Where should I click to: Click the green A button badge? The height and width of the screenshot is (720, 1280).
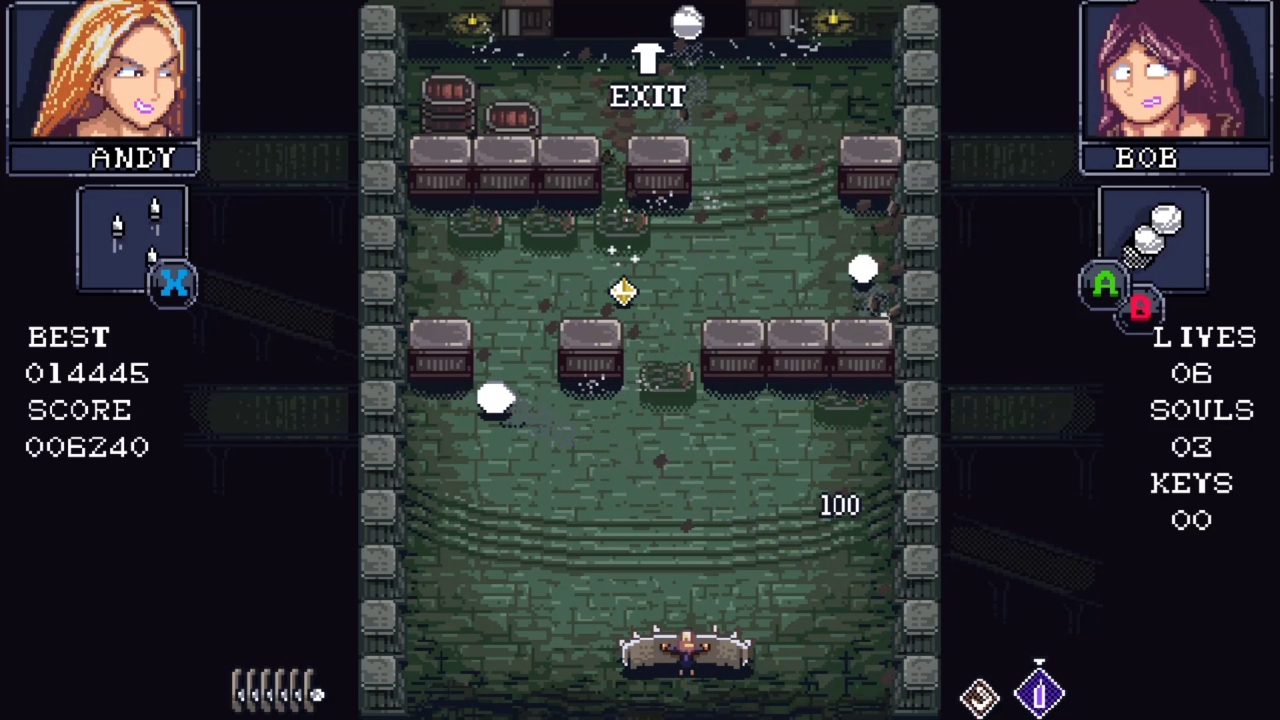click(1104, 286)
